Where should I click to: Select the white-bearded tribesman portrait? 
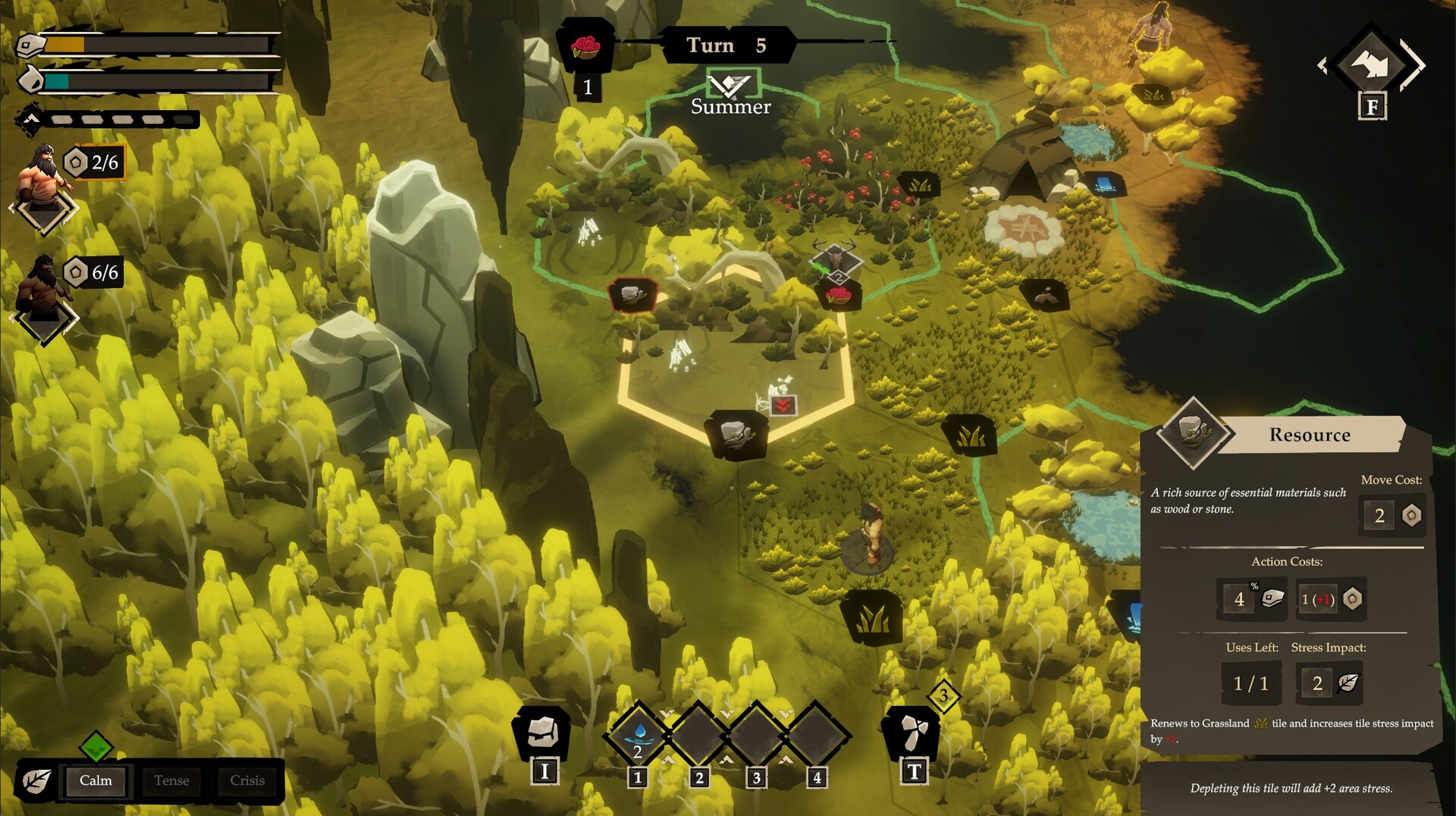[x=44, y=178]
